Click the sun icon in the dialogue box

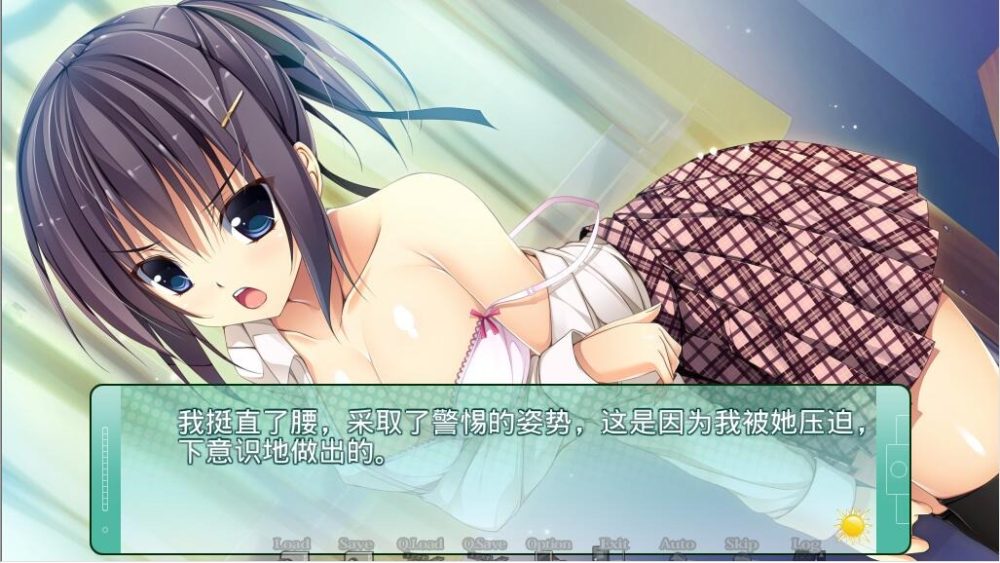pos(853,523)
